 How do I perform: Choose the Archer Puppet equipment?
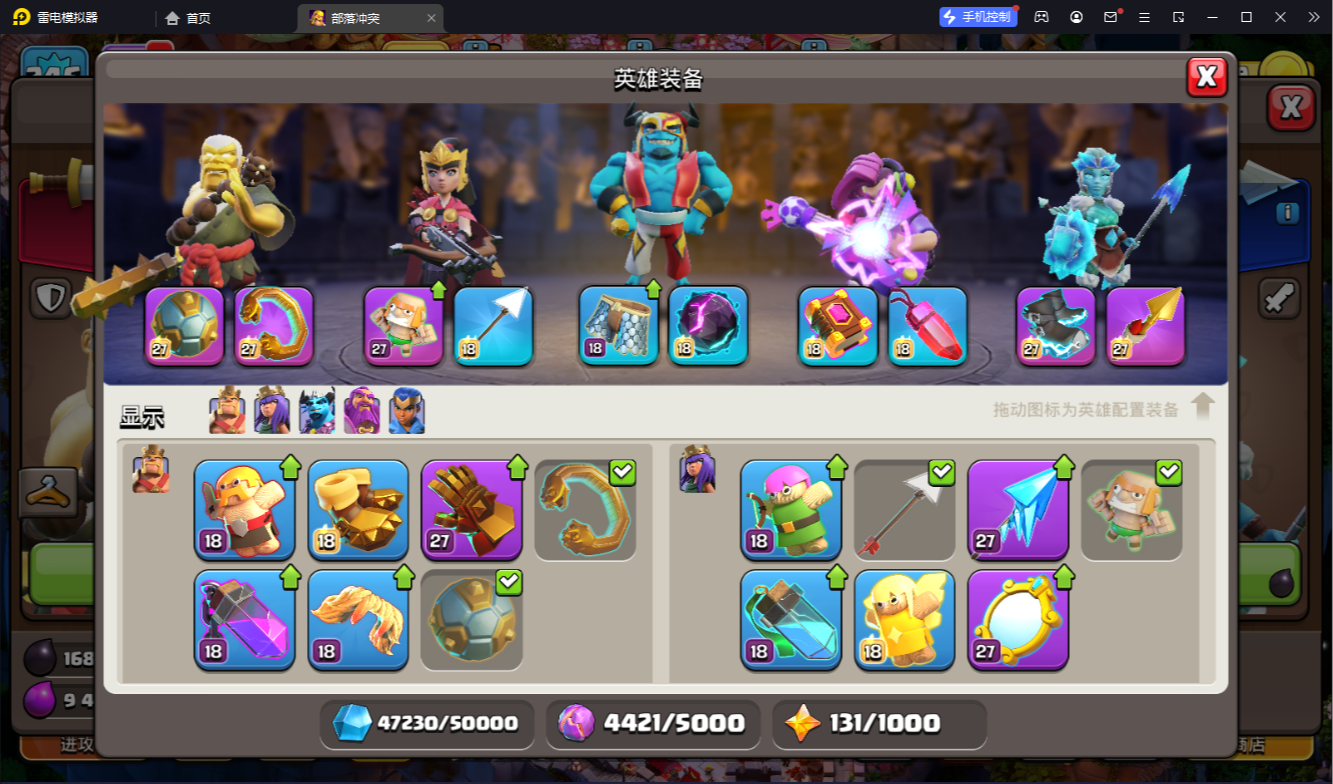pos(791,510)
